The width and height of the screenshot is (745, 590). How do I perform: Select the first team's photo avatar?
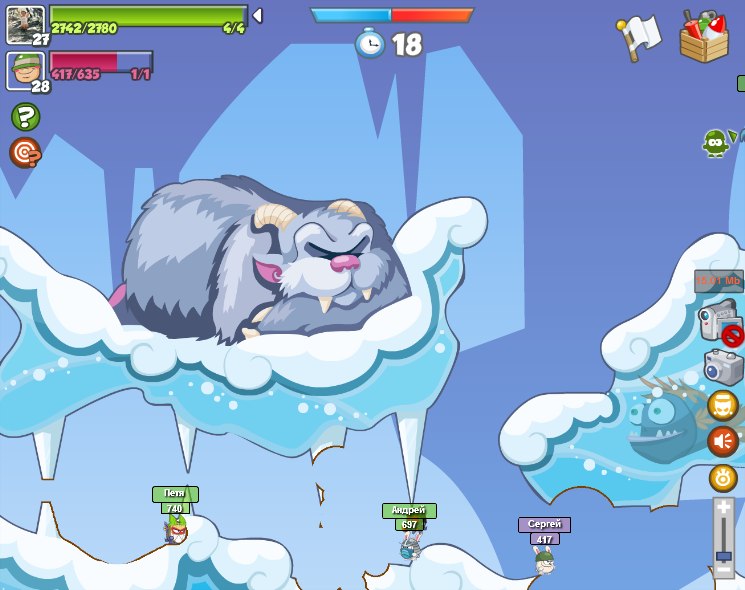[24, 22]
